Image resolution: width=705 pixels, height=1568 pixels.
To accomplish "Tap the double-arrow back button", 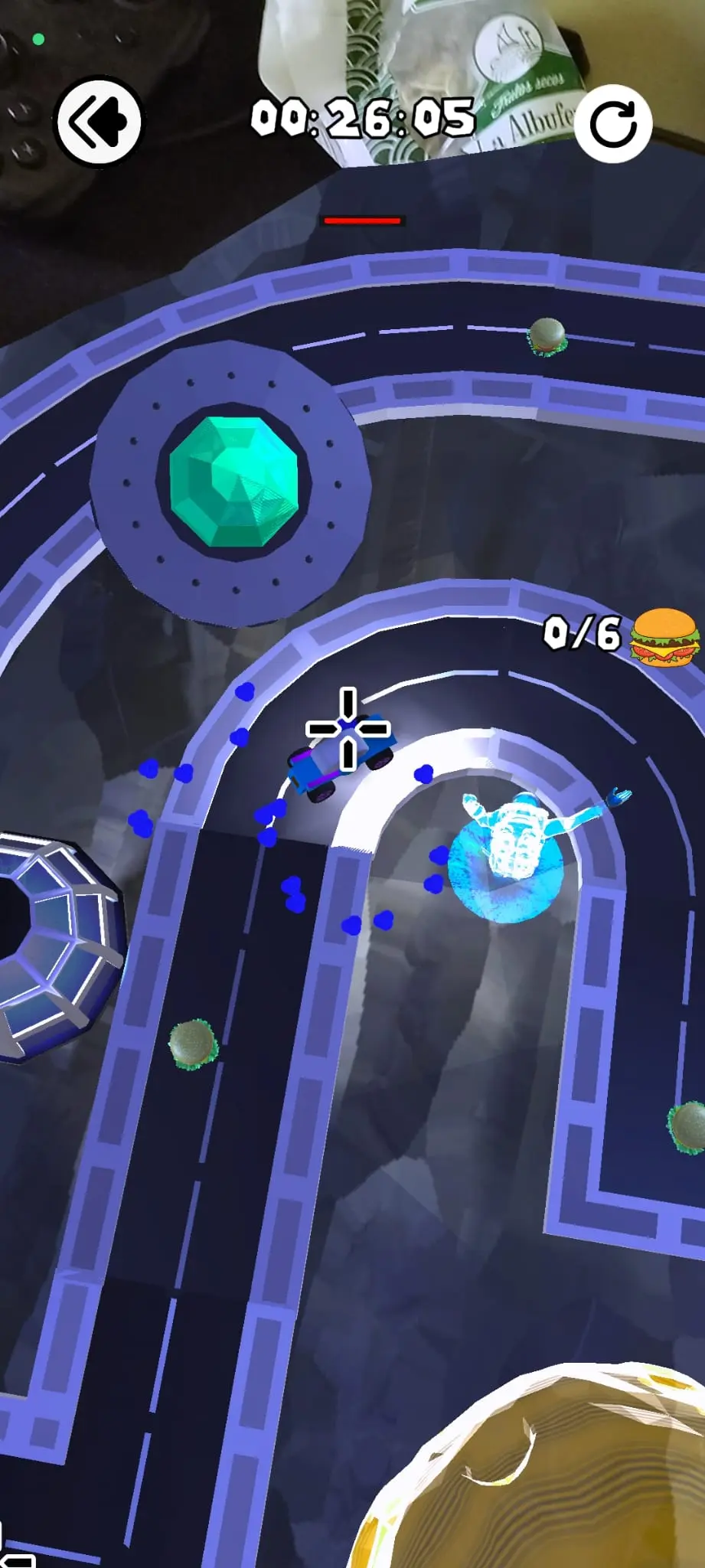I will 99,122.
